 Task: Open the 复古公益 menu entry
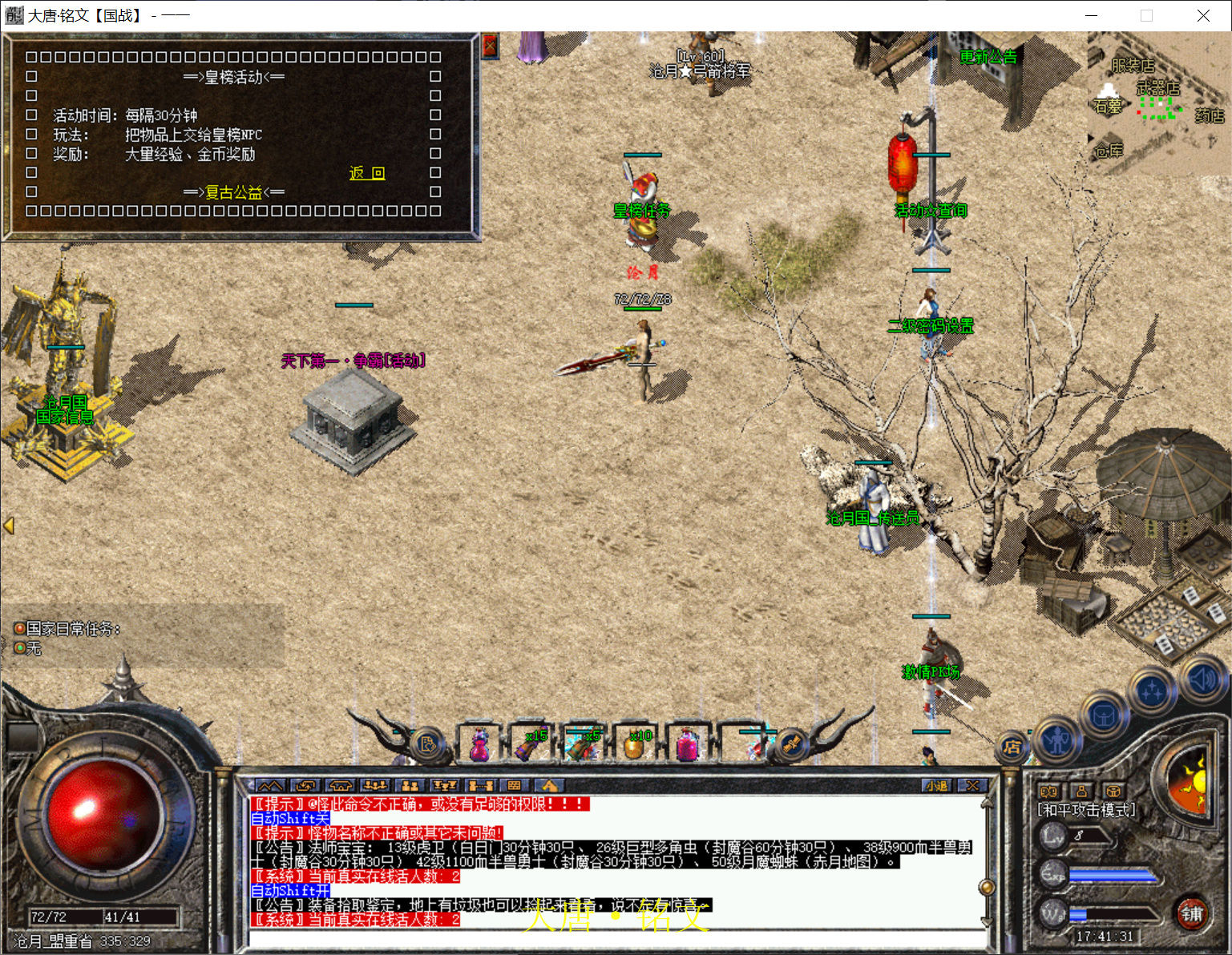233,192
